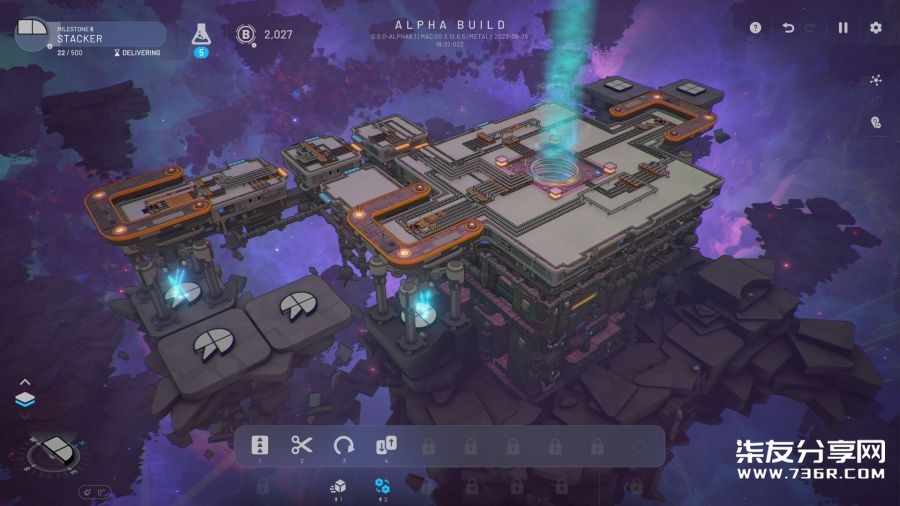Undo the last action

[788, 28]
